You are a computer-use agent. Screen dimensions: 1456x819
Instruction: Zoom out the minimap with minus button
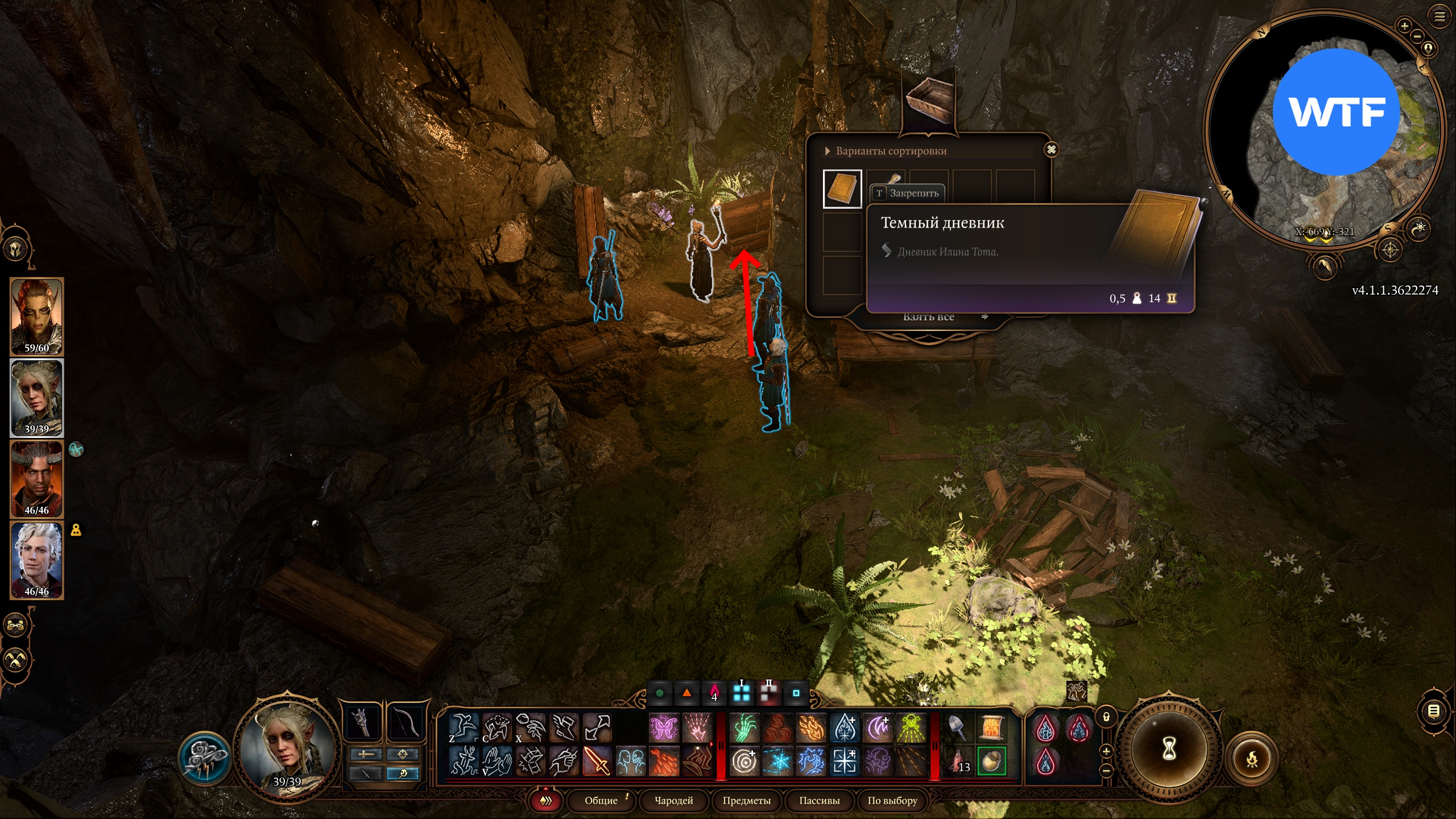tap(1417, 36)
